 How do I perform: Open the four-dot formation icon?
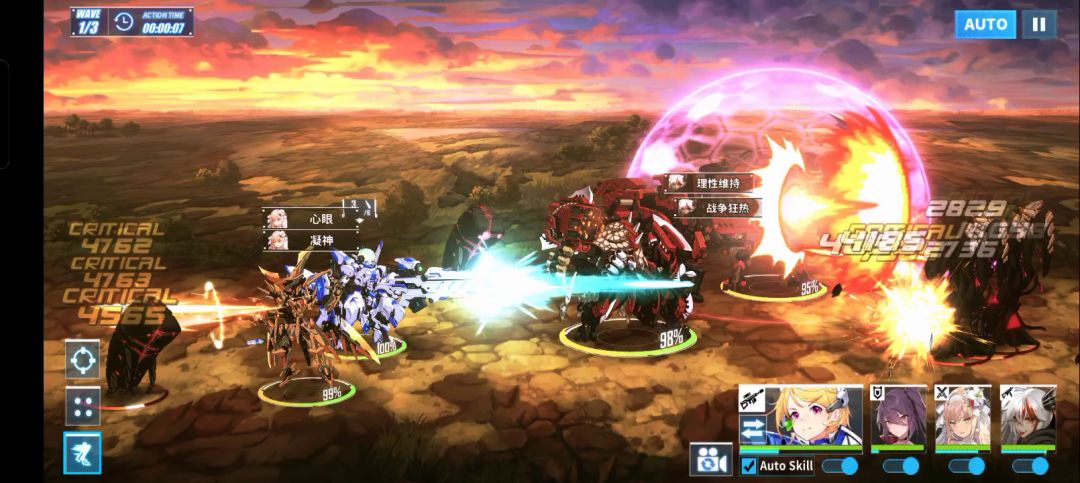(82, 406)
